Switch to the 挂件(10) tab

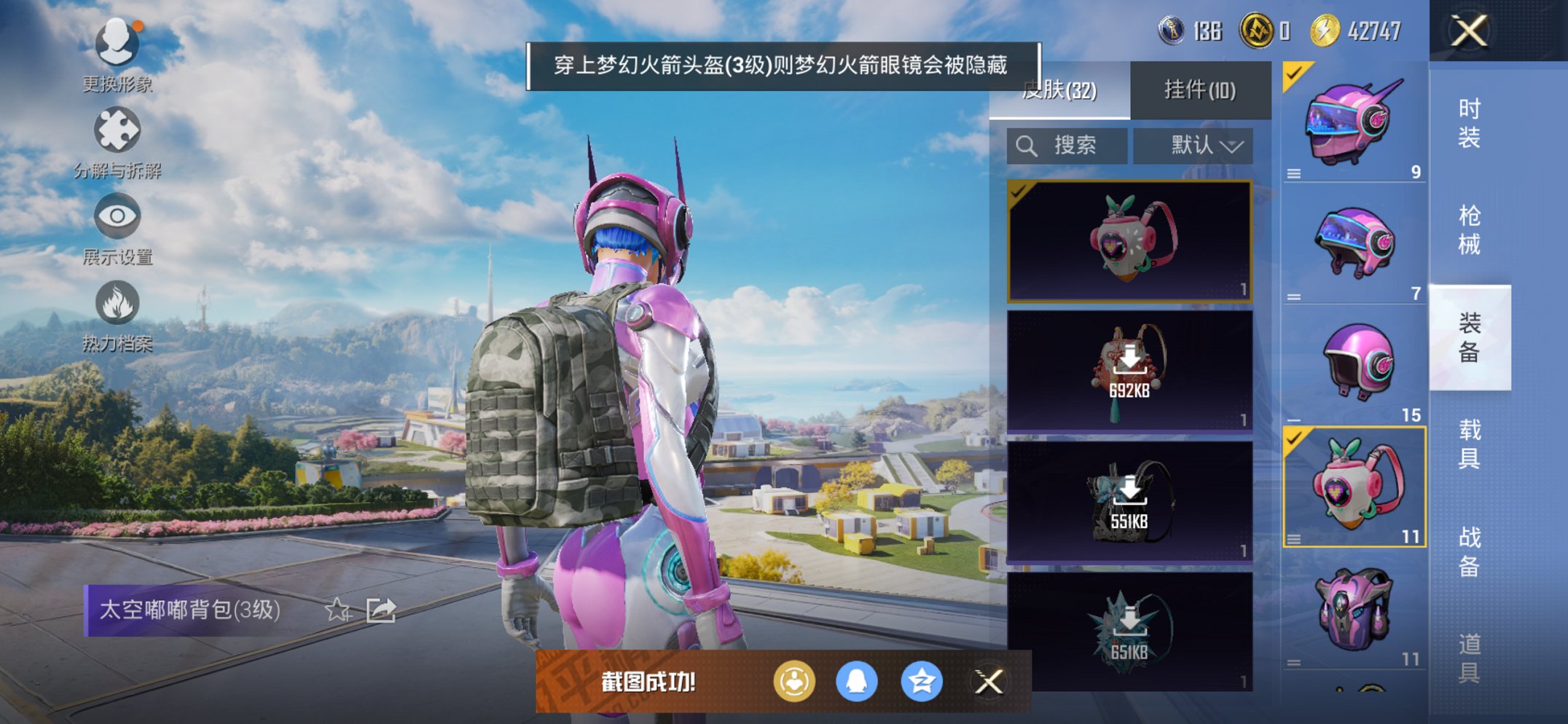point(1202,90)
